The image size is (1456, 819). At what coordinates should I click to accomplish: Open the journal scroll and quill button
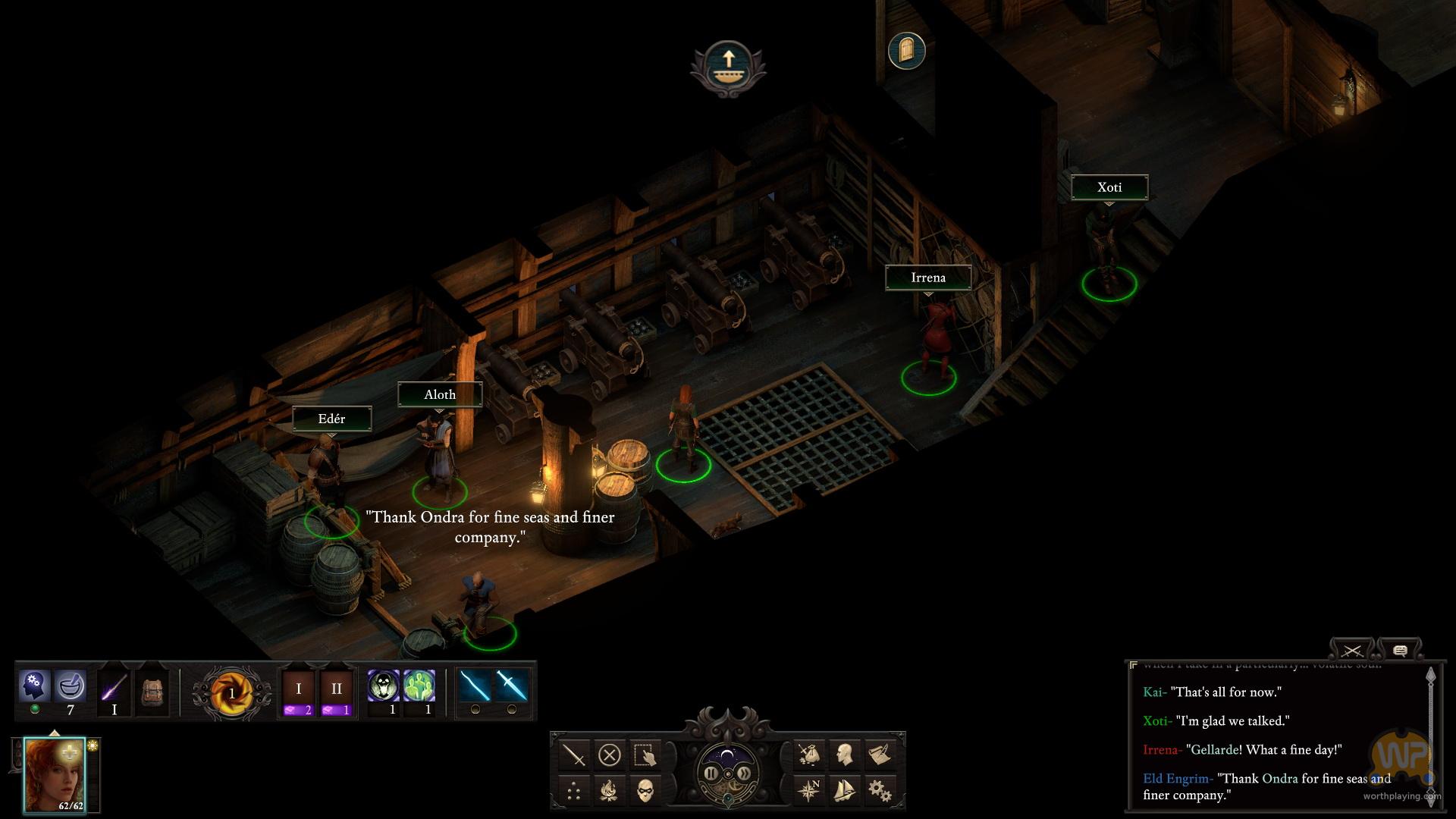click(880, 755)
